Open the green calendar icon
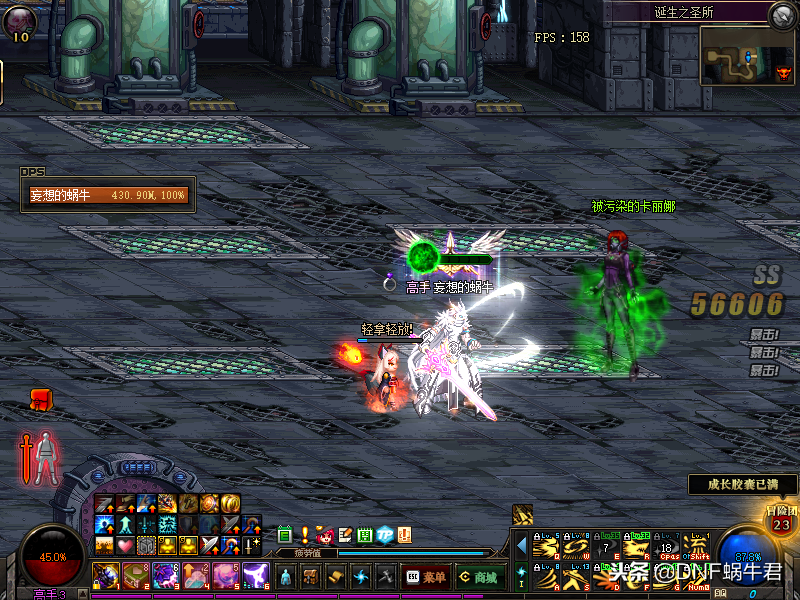This screenshot has height=600, width=800. click(365, 535)
